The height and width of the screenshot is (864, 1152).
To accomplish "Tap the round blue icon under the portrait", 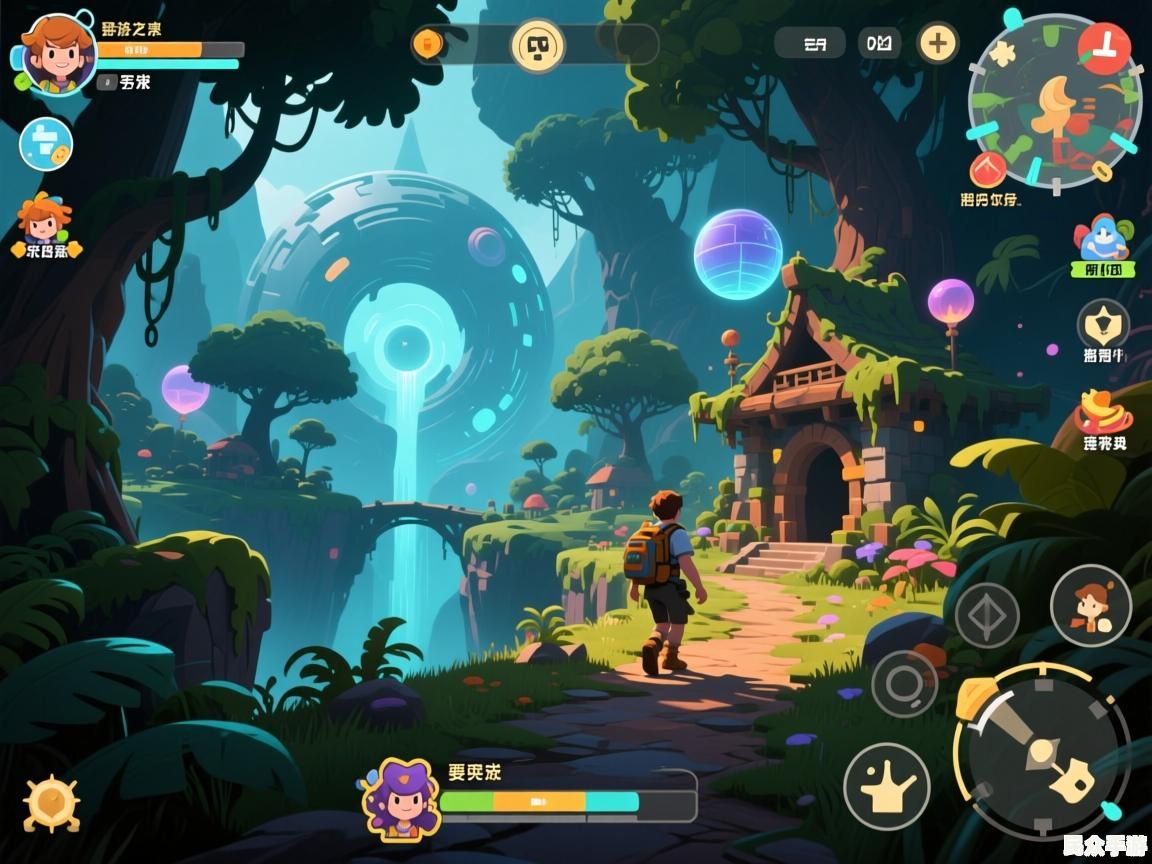I will (x=46, y=145).
